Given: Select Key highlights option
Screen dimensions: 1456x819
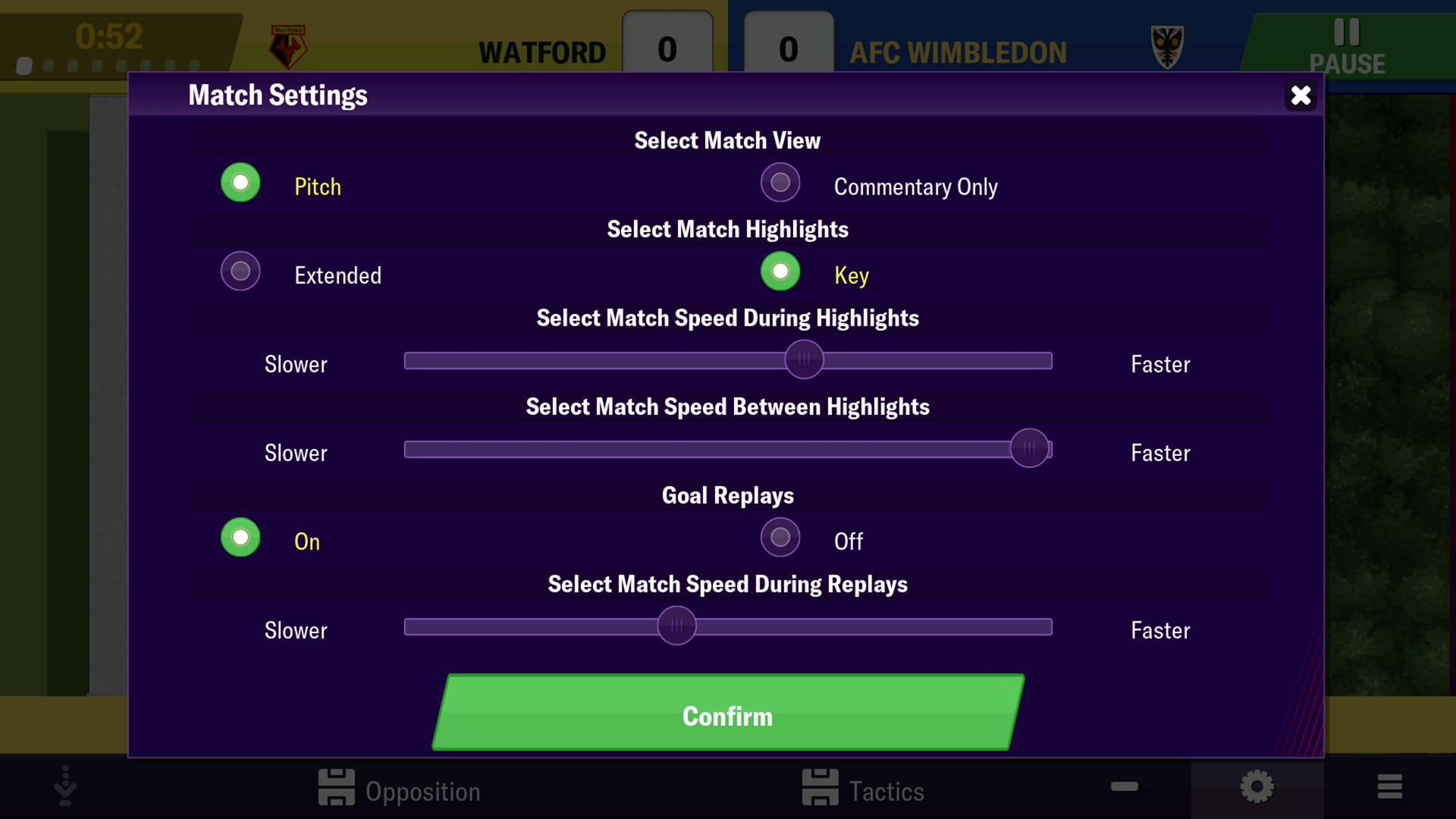Looking at the screenshot, I should pos(780,271).
